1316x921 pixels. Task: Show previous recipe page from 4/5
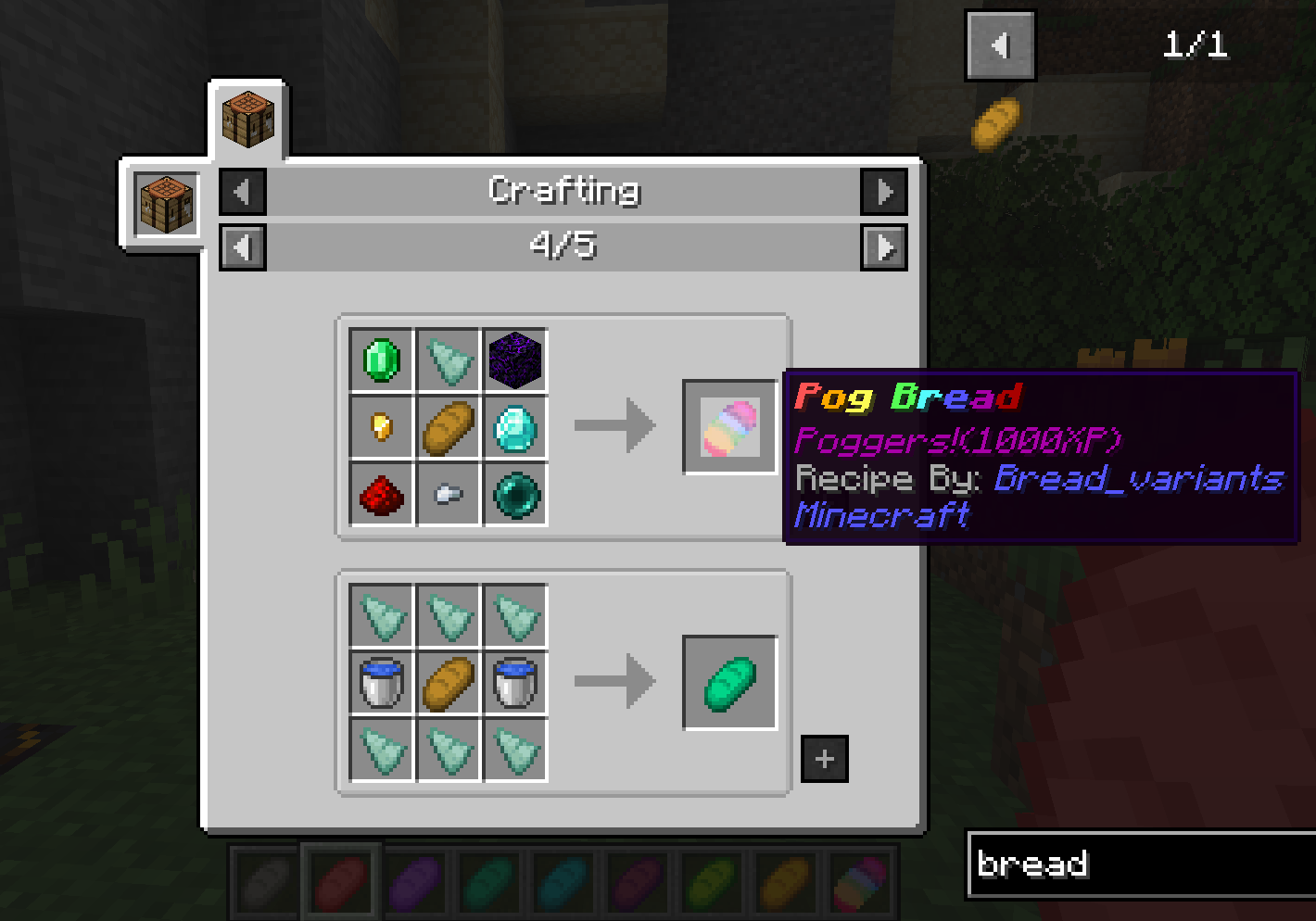click(x=243, y=247)
